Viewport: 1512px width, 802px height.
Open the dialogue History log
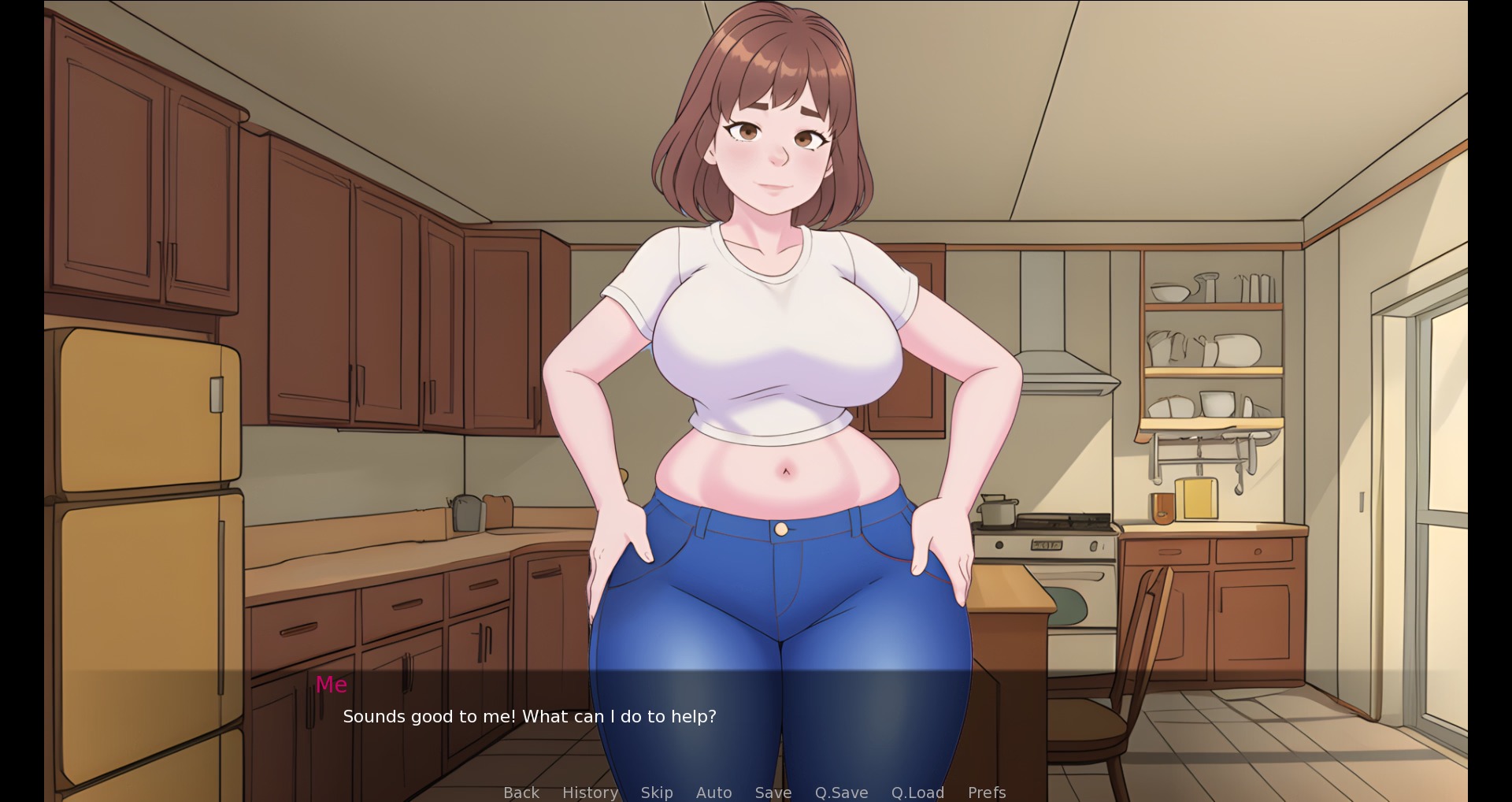(590, 792)
